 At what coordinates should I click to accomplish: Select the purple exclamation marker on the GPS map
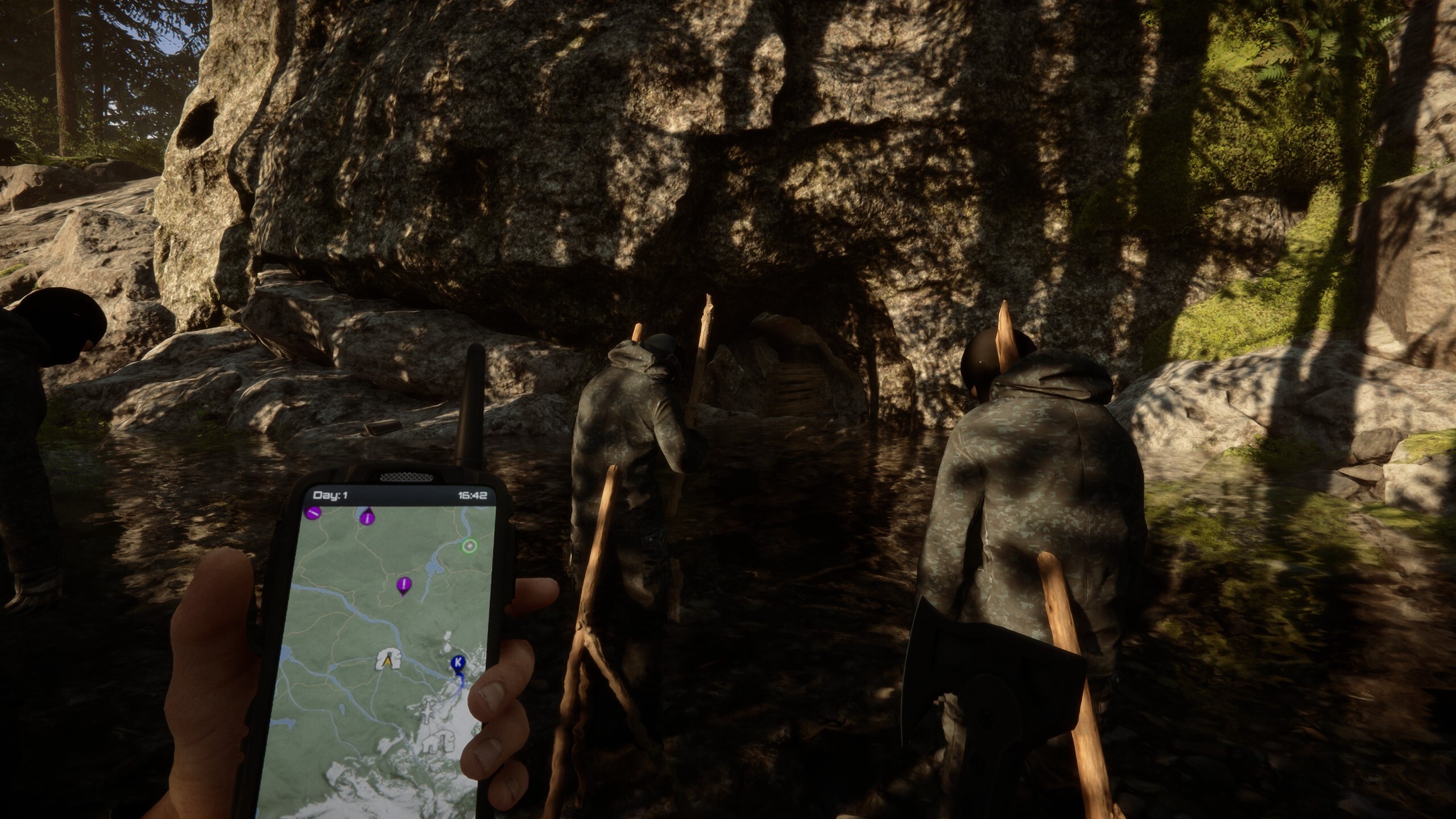click(x=404, y=583)
